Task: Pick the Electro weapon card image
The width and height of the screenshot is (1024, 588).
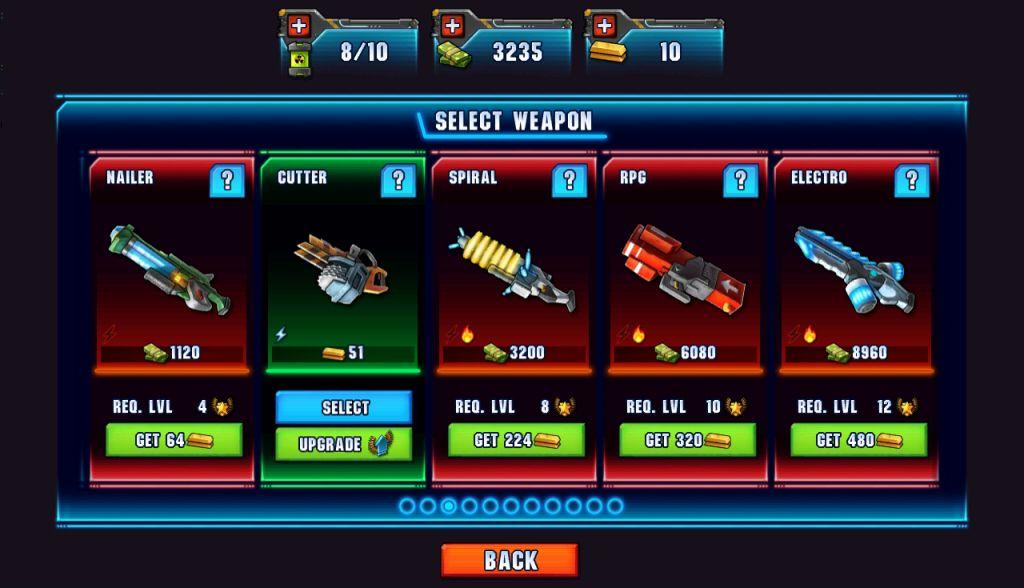Action: (x=853, y=268)
